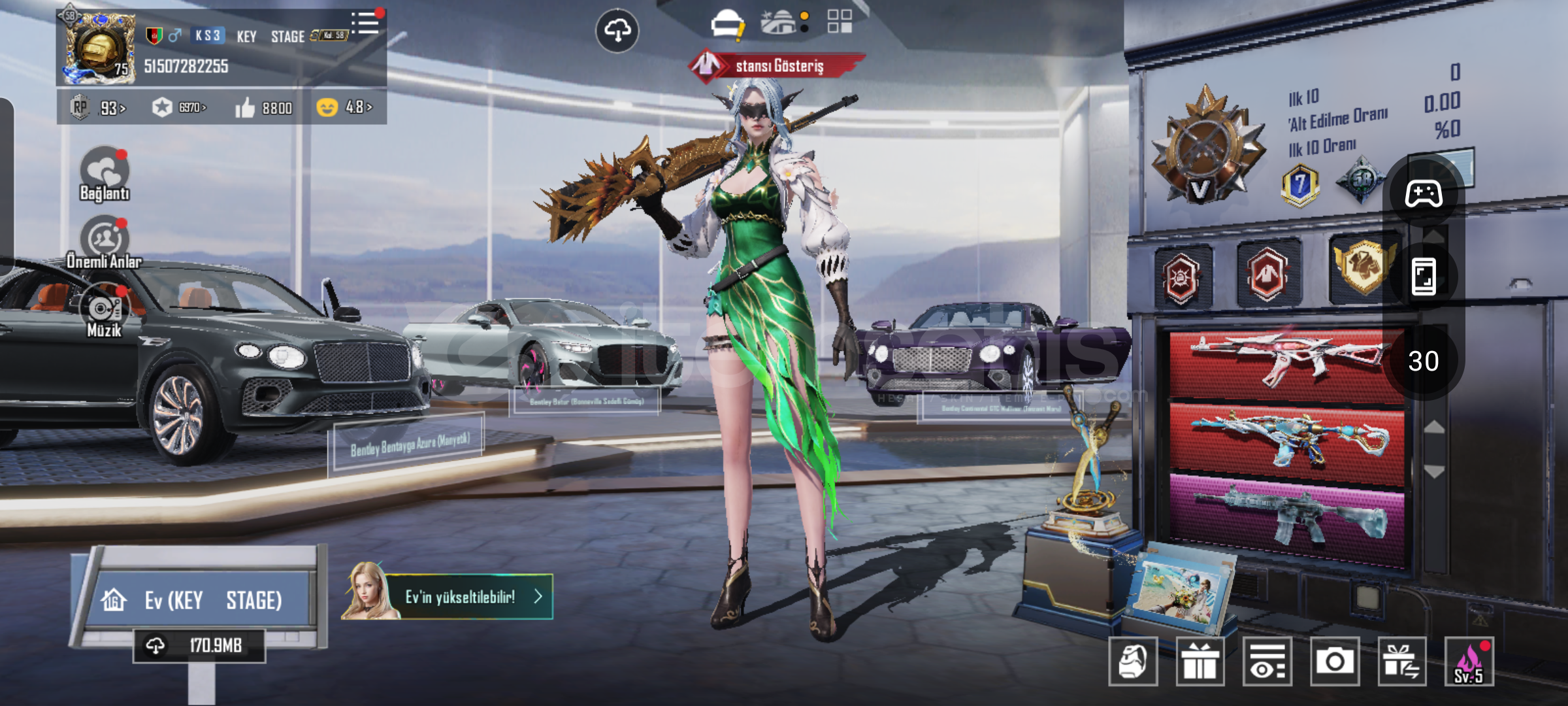Click the gamepad overlay button

[1424, 194]
